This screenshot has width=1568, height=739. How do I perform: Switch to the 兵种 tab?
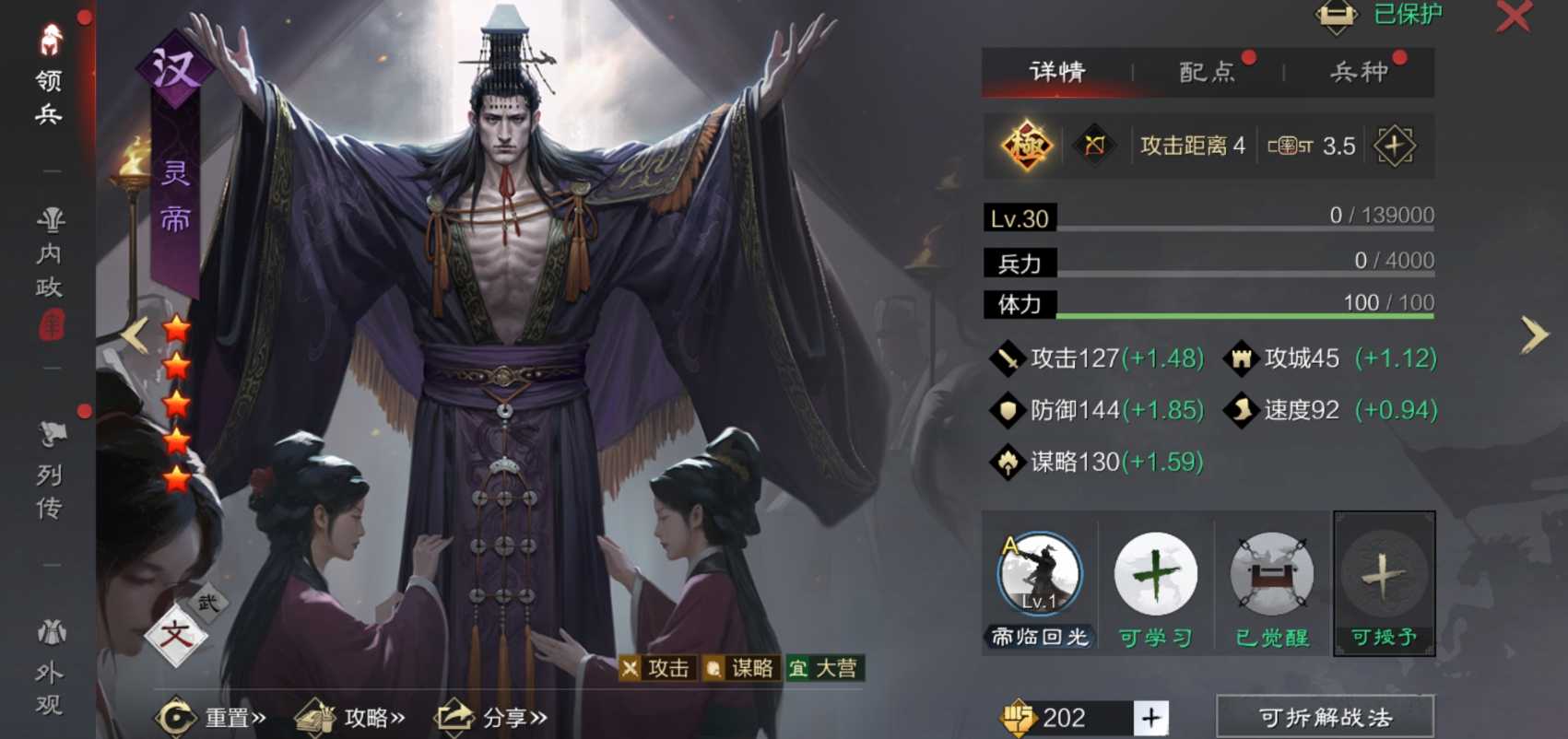point(1360,72)
